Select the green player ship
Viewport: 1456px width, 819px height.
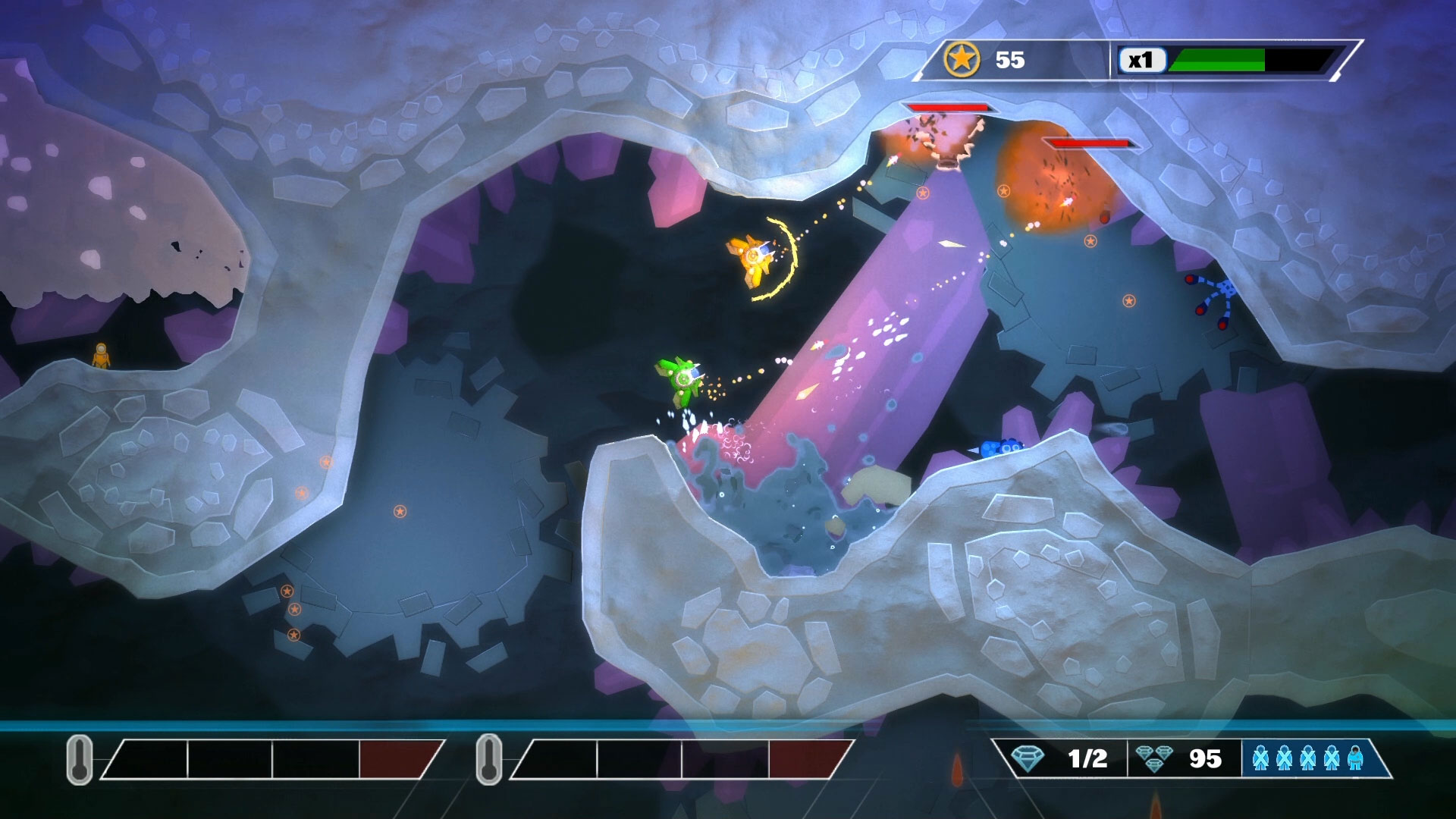(682, 379)
